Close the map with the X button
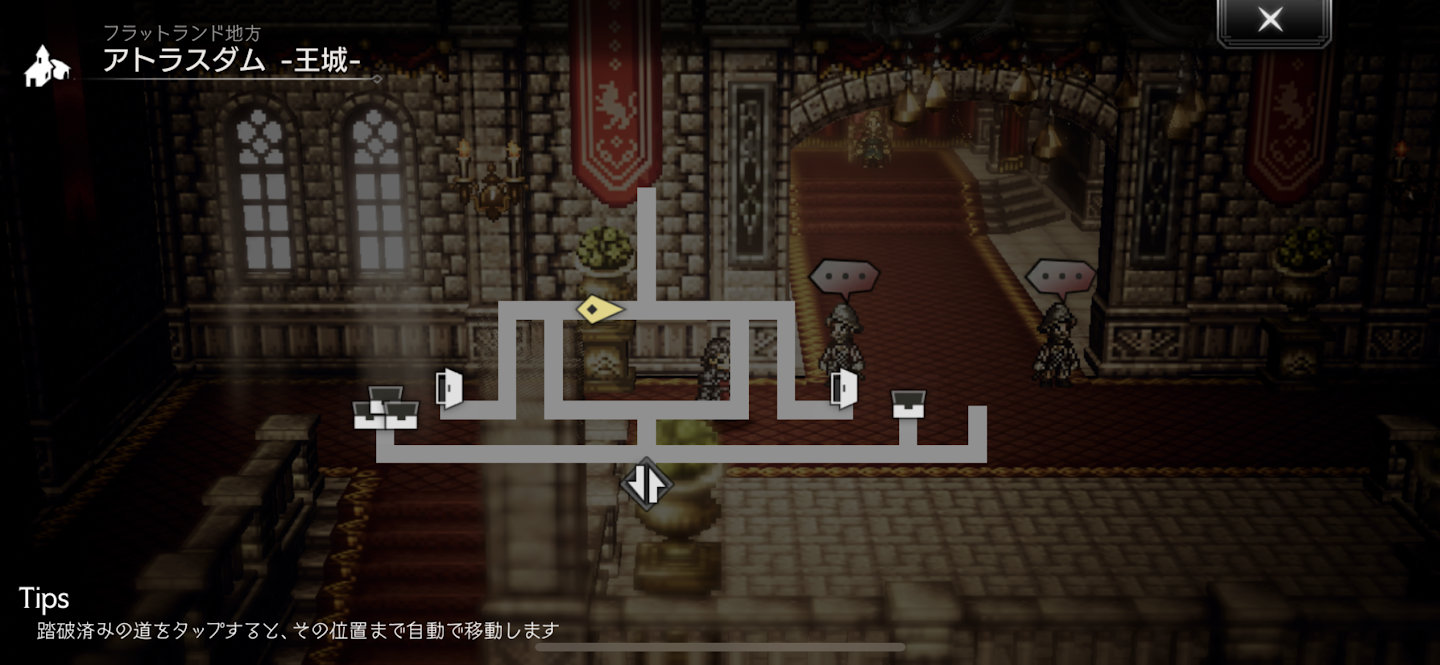 pyautogui.click(x=1272, y=20)
